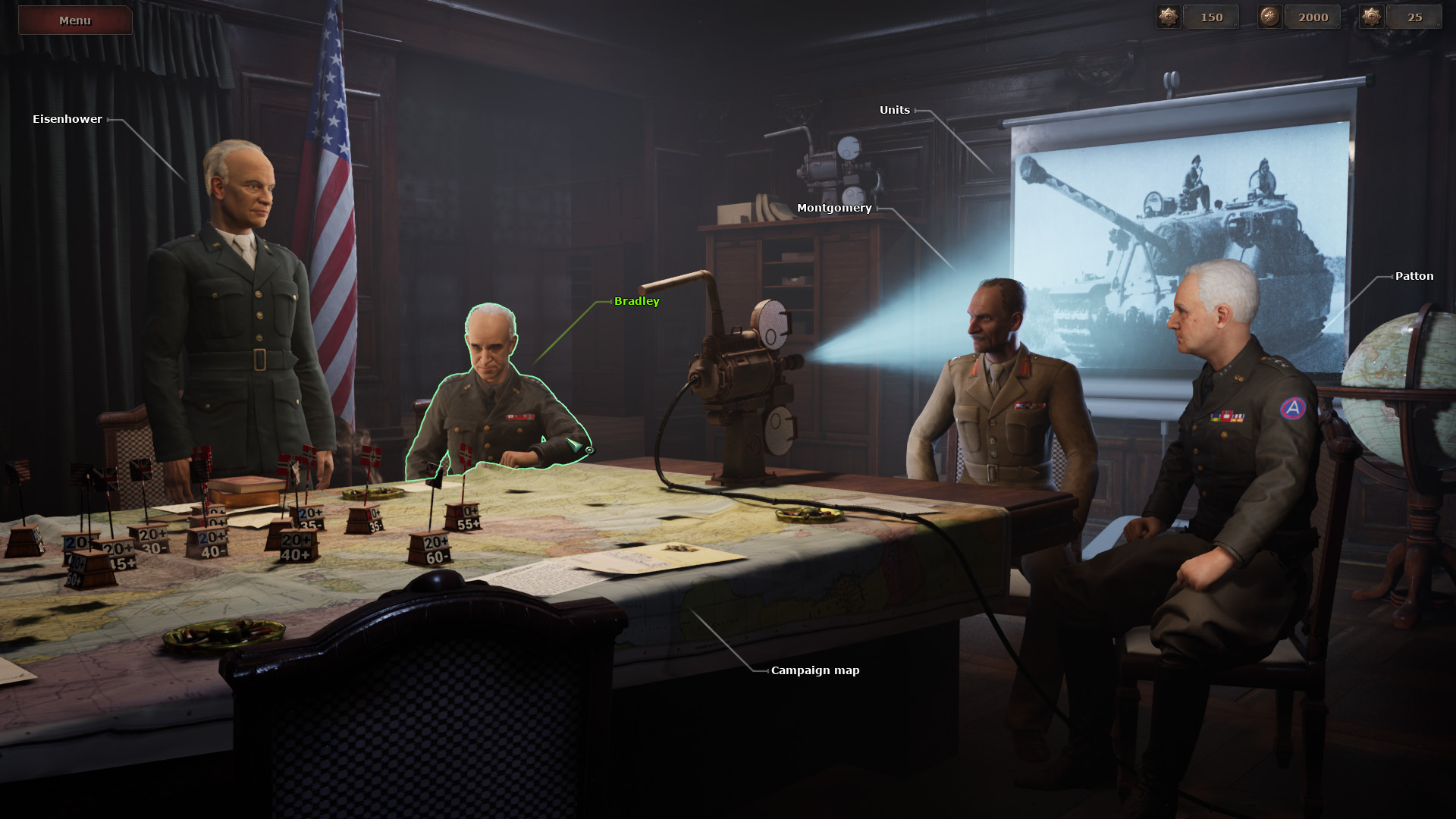Click the coin currency icon beside the 2000 counter
Image resolution: width=1456 pixels, height=819 pixels.
tap(1269, 17)
